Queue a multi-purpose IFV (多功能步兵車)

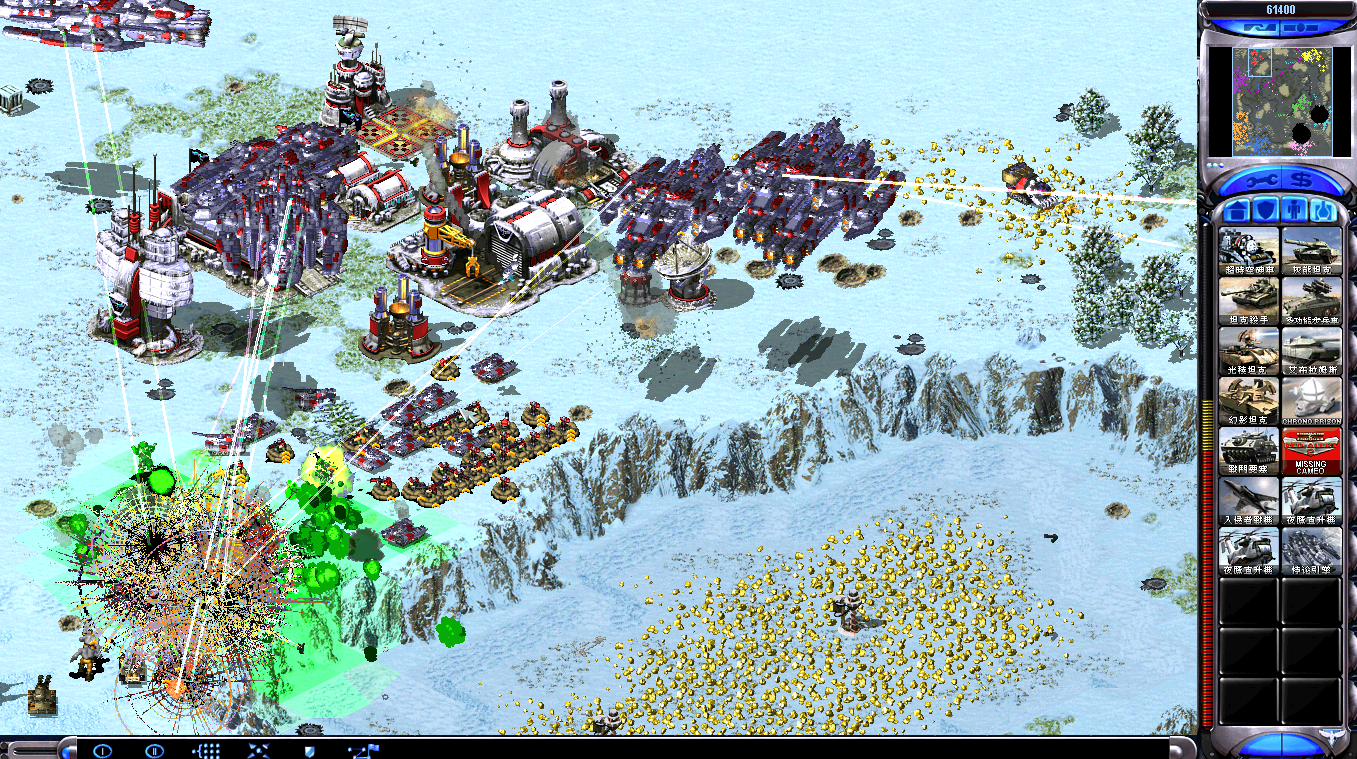[1311, 301]
